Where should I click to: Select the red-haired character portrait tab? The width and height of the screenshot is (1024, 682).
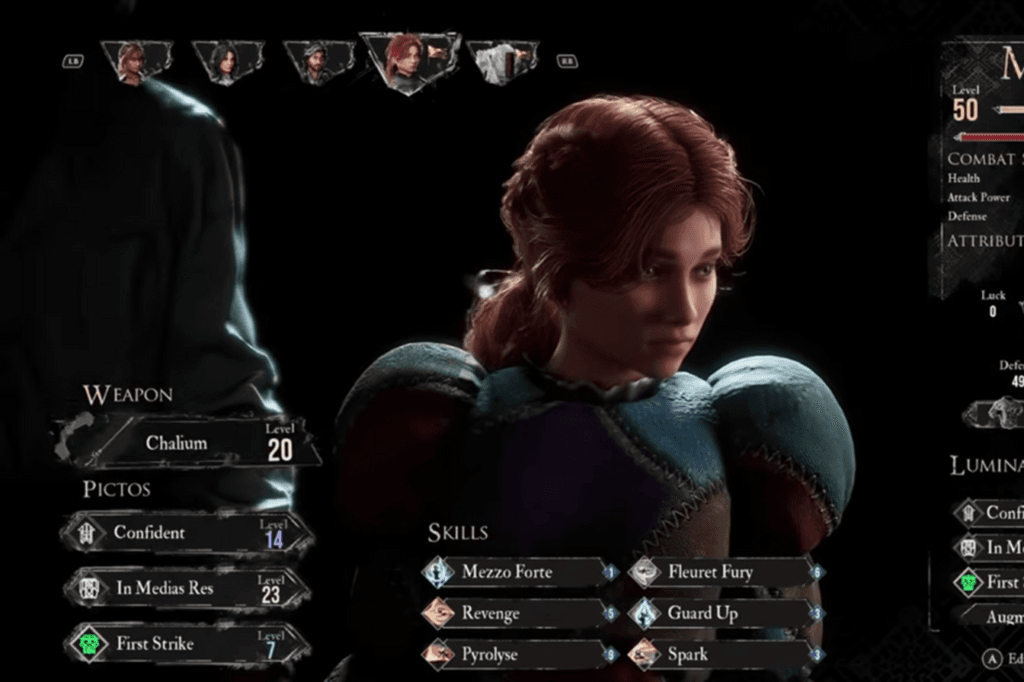click(x=410, y=60)
